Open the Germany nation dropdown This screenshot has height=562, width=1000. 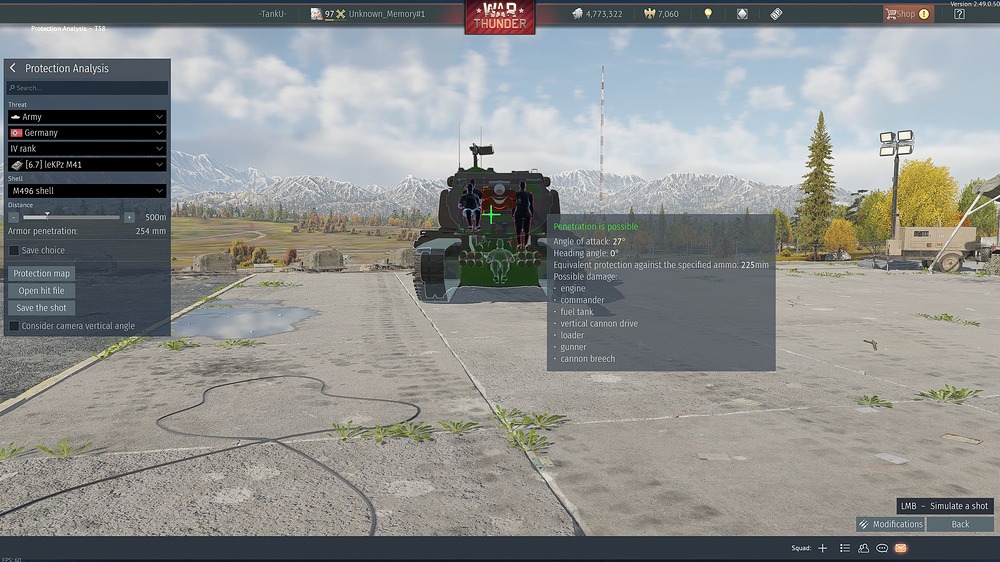(x=87, y=132)
